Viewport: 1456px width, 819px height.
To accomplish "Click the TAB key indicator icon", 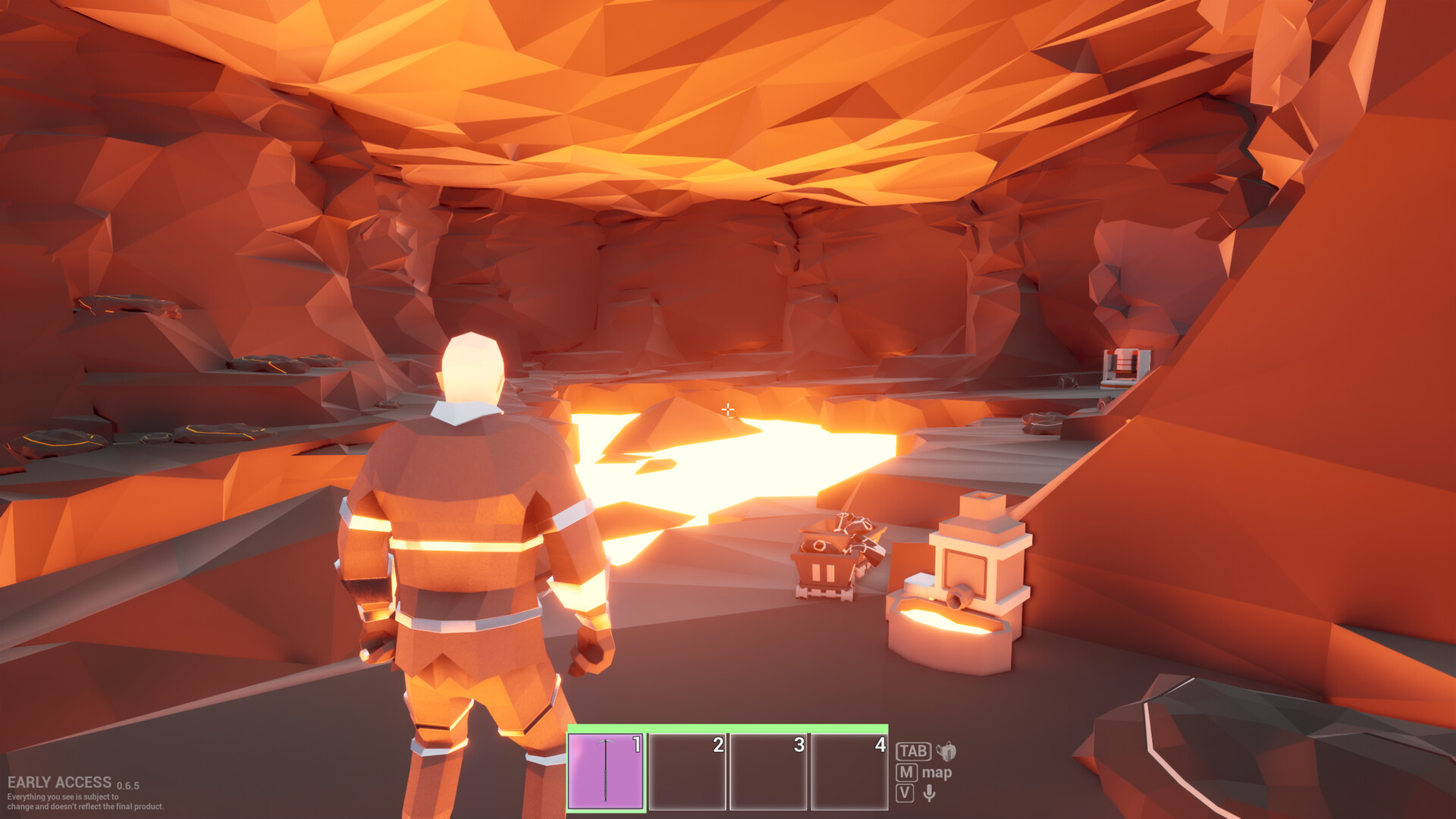I will pyautogui.click(x=912, y=751).
